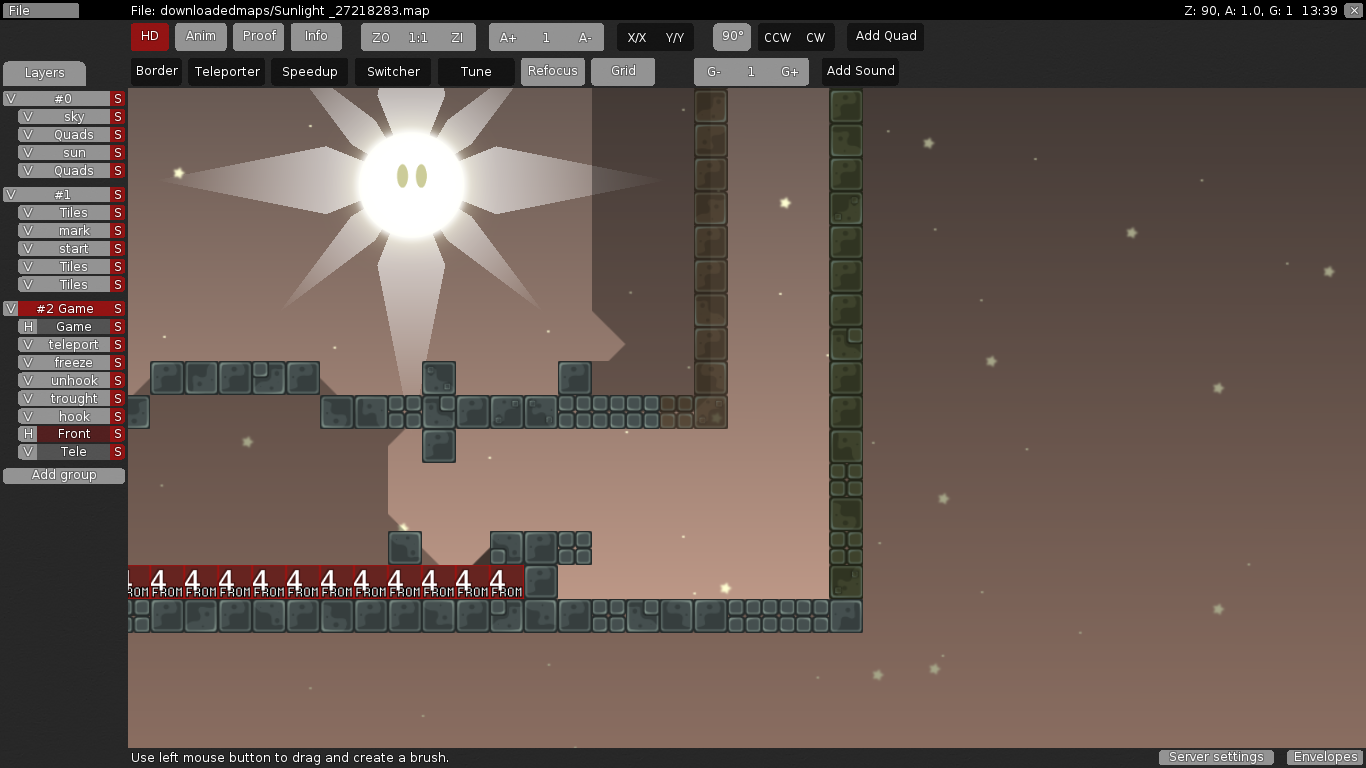Enable HD mode in the toolbar

[x=149, y=36]
